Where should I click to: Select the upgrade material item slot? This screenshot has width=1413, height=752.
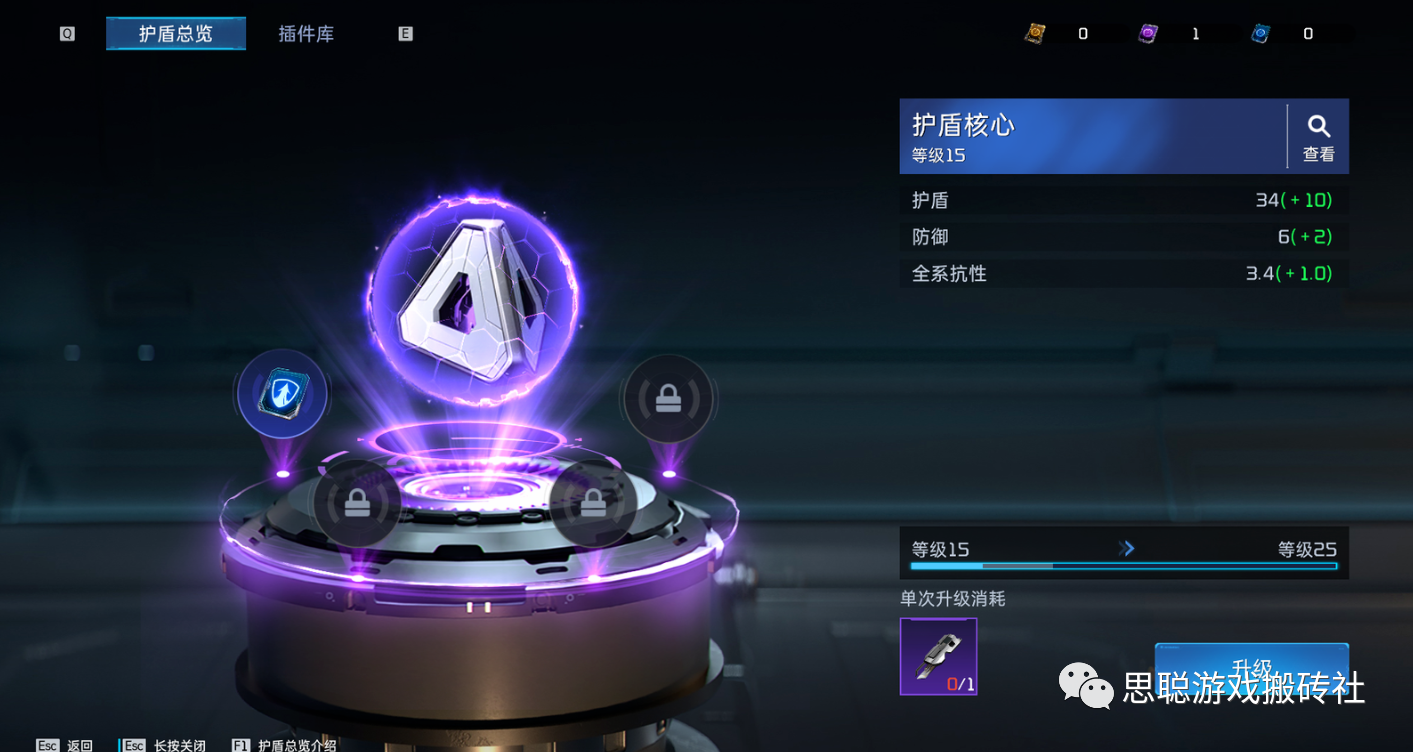click(938, 656)
